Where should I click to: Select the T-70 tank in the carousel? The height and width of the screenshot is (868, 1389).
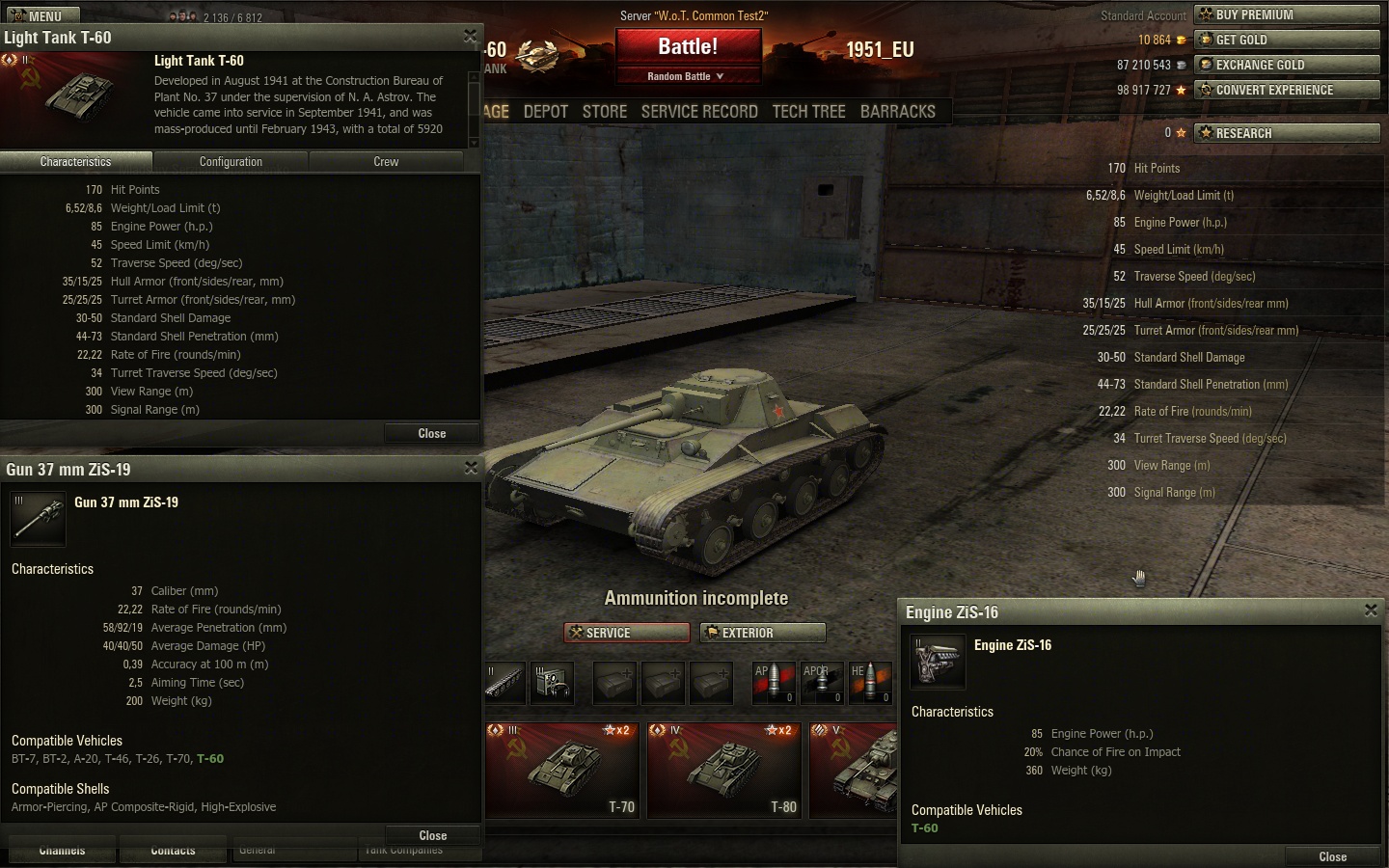click(x=562, y=771)
